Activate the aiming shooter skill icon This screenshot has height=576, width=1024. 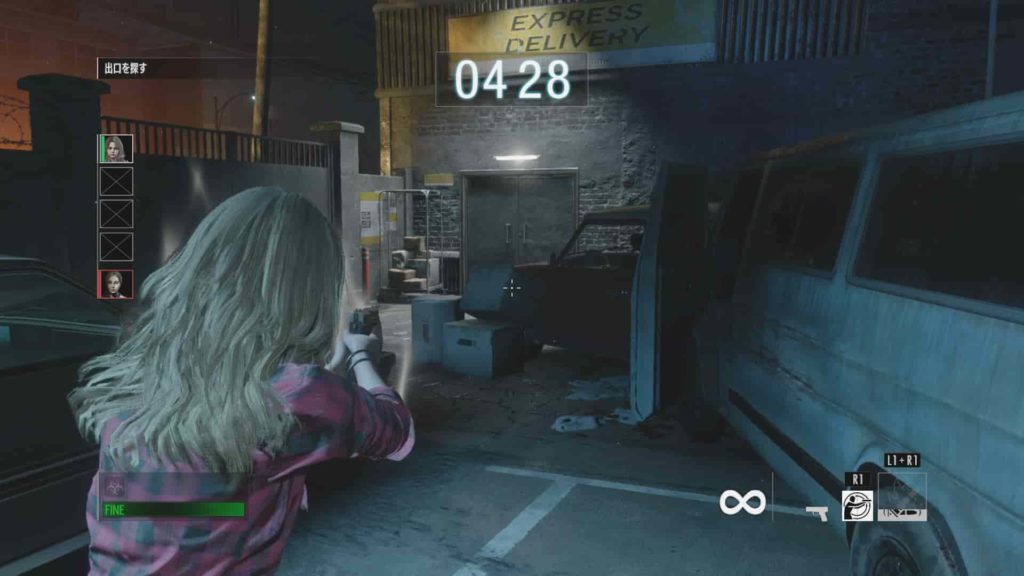[857, 505]
